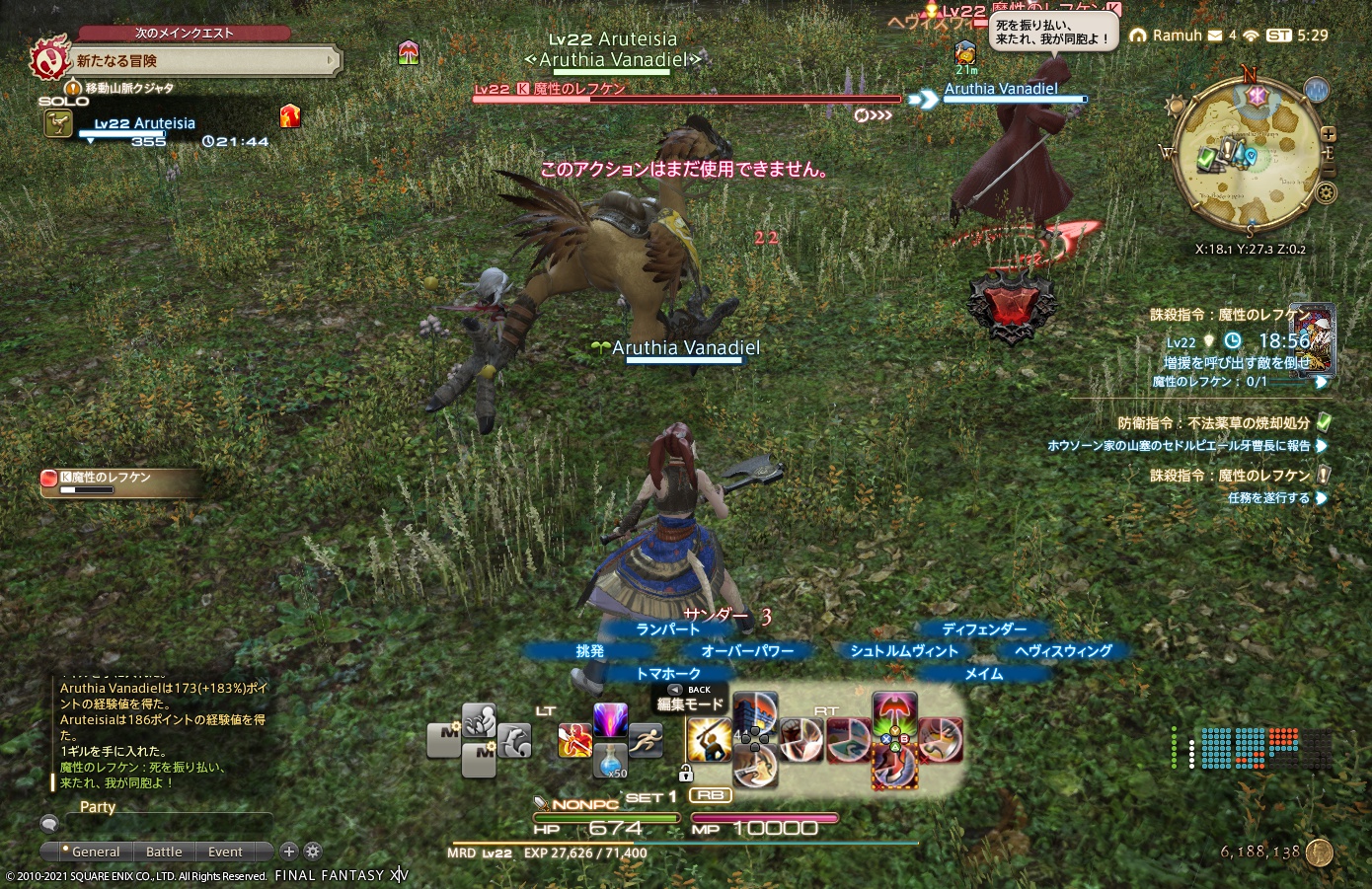Select the Sprint icon in the LT hotbar
1372x889 pixels.
pos(646,740)
